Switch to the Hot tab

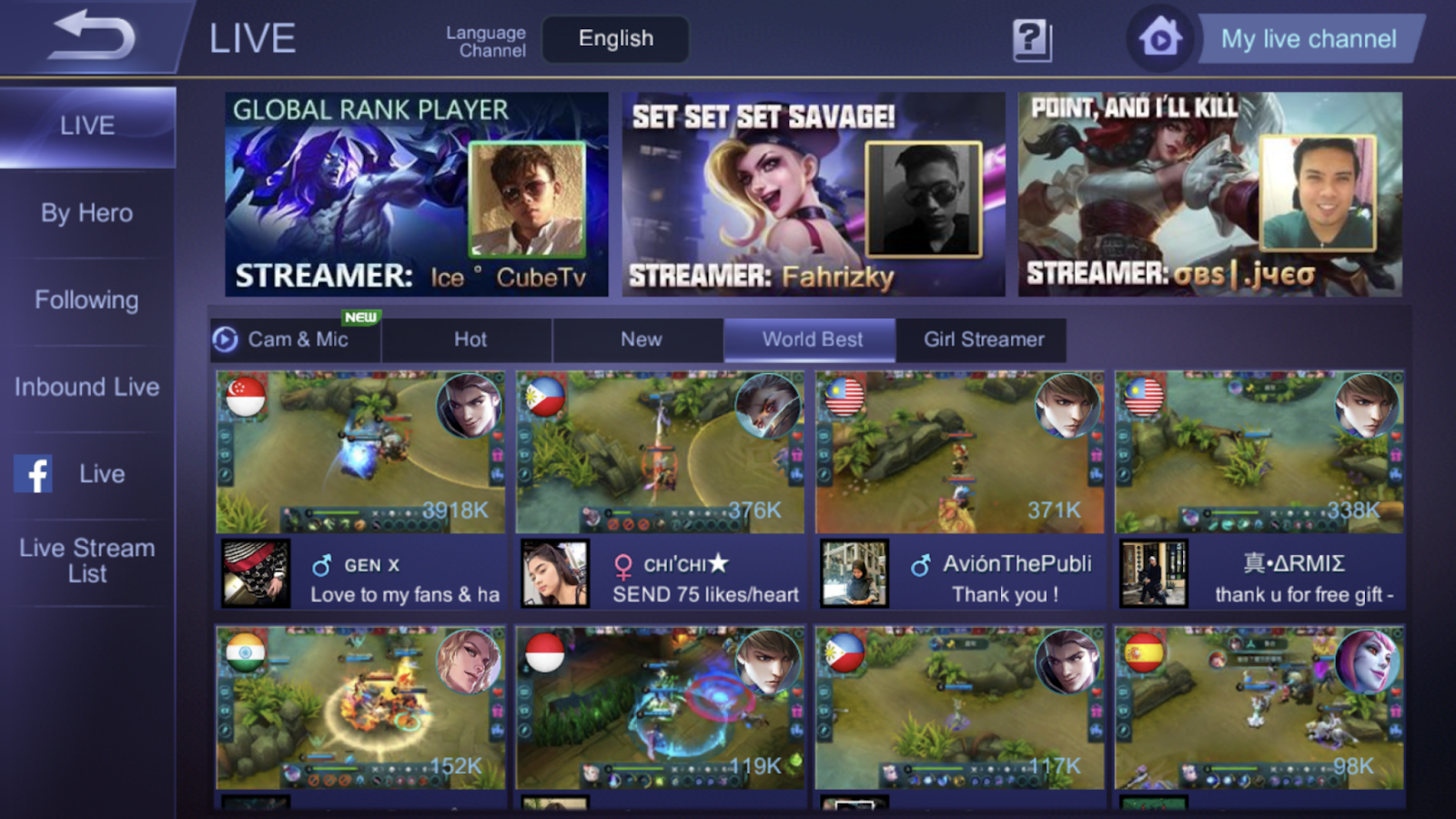click(x=470, y=339)
